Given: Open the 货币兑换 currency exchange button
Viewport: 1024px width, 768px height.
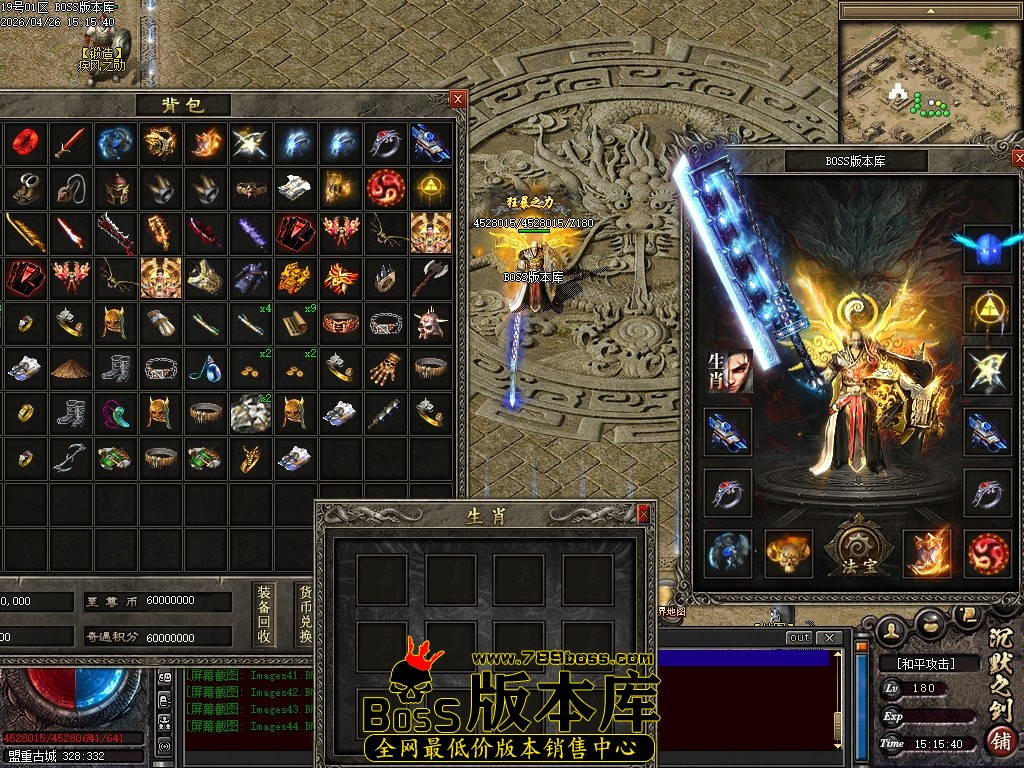Looking at the screenshot, I should click(x=305, y=614).
